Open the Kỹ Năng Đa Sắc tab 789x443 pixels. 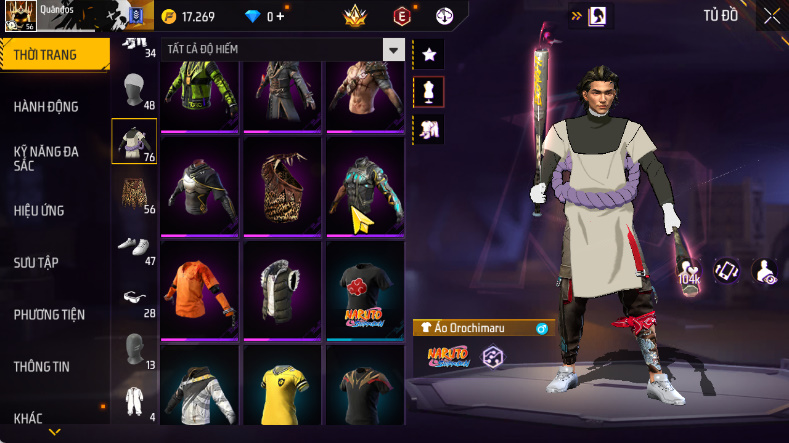pos(46,158)
